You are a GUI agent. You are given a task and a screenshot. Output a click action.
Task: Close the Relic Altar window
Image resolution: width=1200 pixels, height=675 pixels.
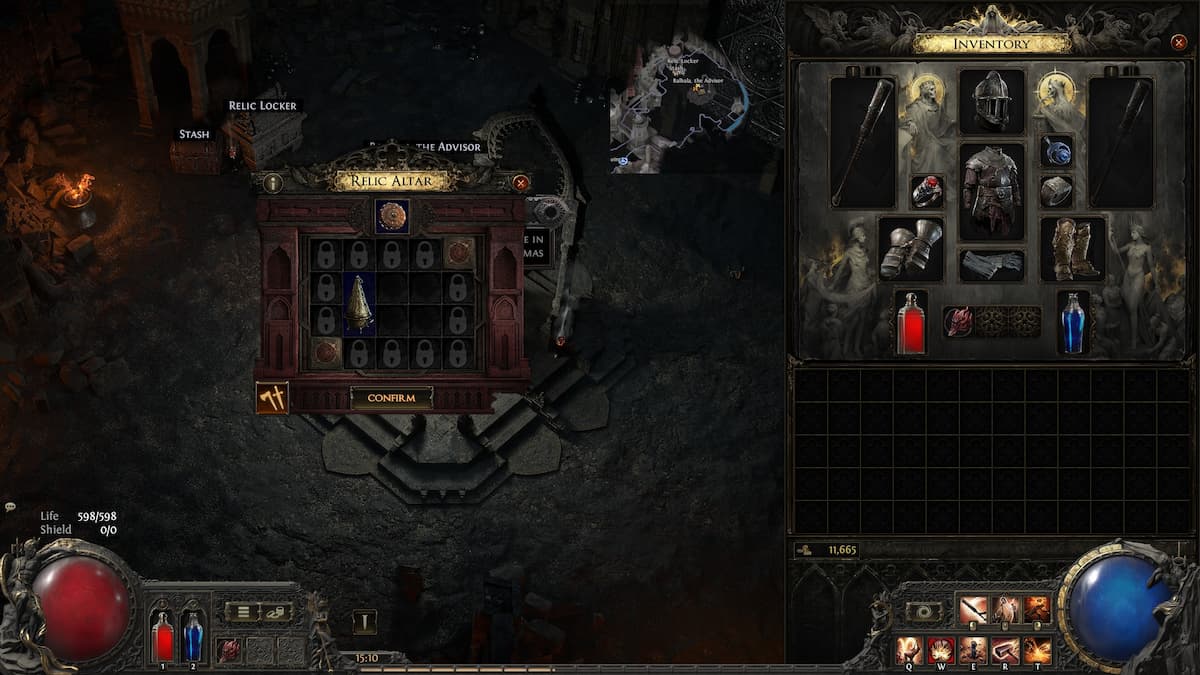click(520, 183)
